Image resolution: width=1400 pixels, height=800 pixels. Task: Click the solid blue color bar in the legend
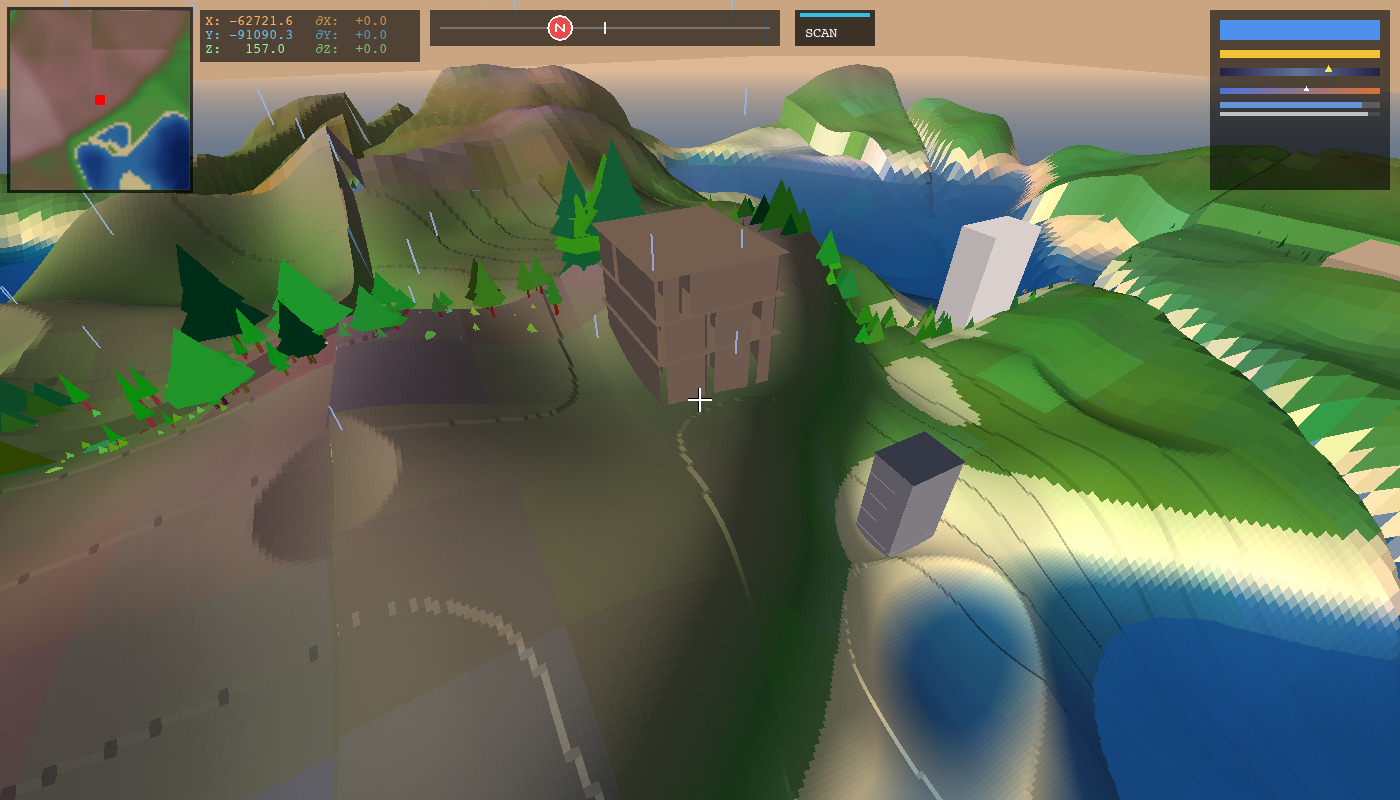click(1299, 29)
